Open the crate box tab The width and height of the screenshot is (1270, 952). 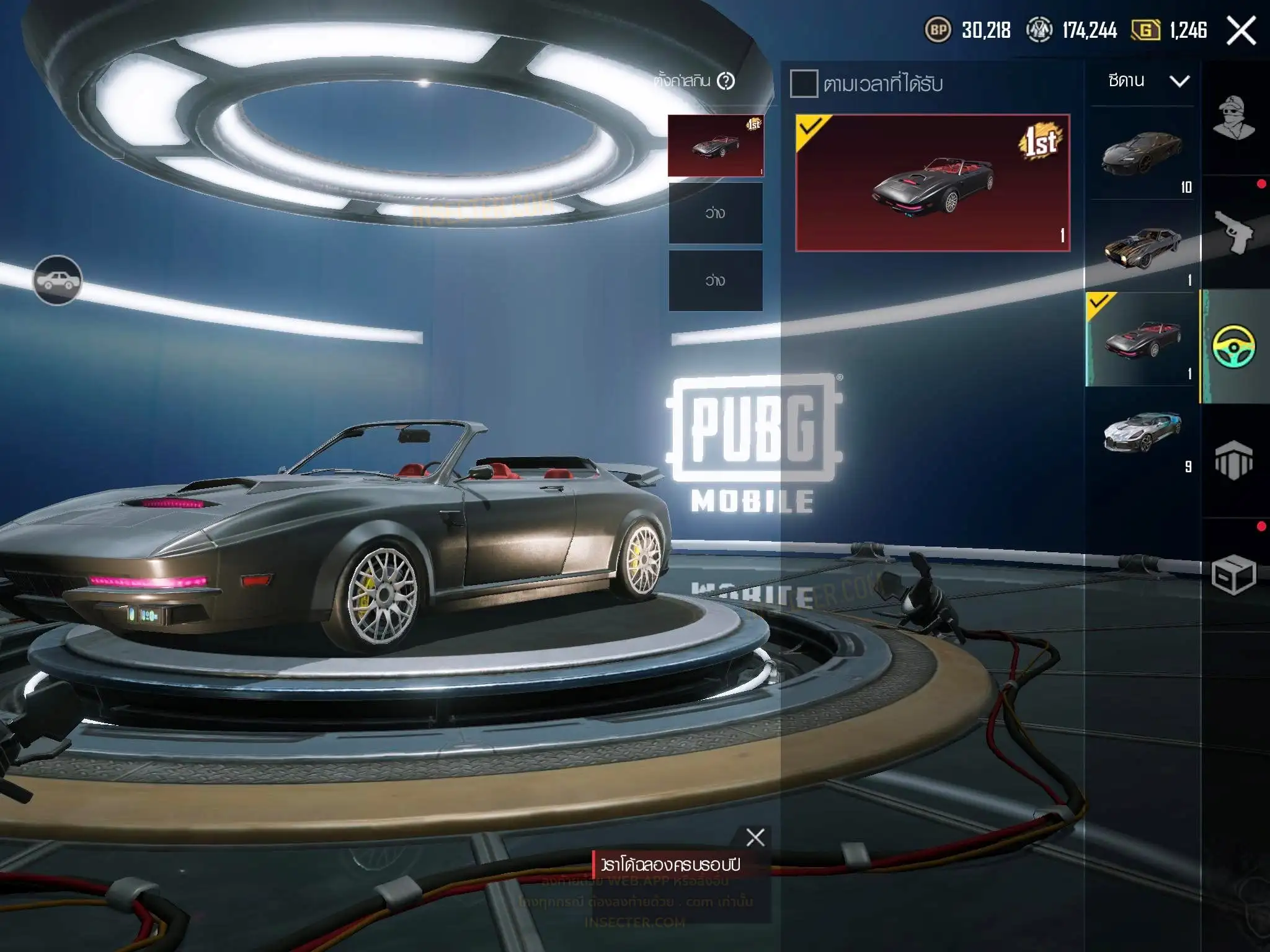[1234, 575]
